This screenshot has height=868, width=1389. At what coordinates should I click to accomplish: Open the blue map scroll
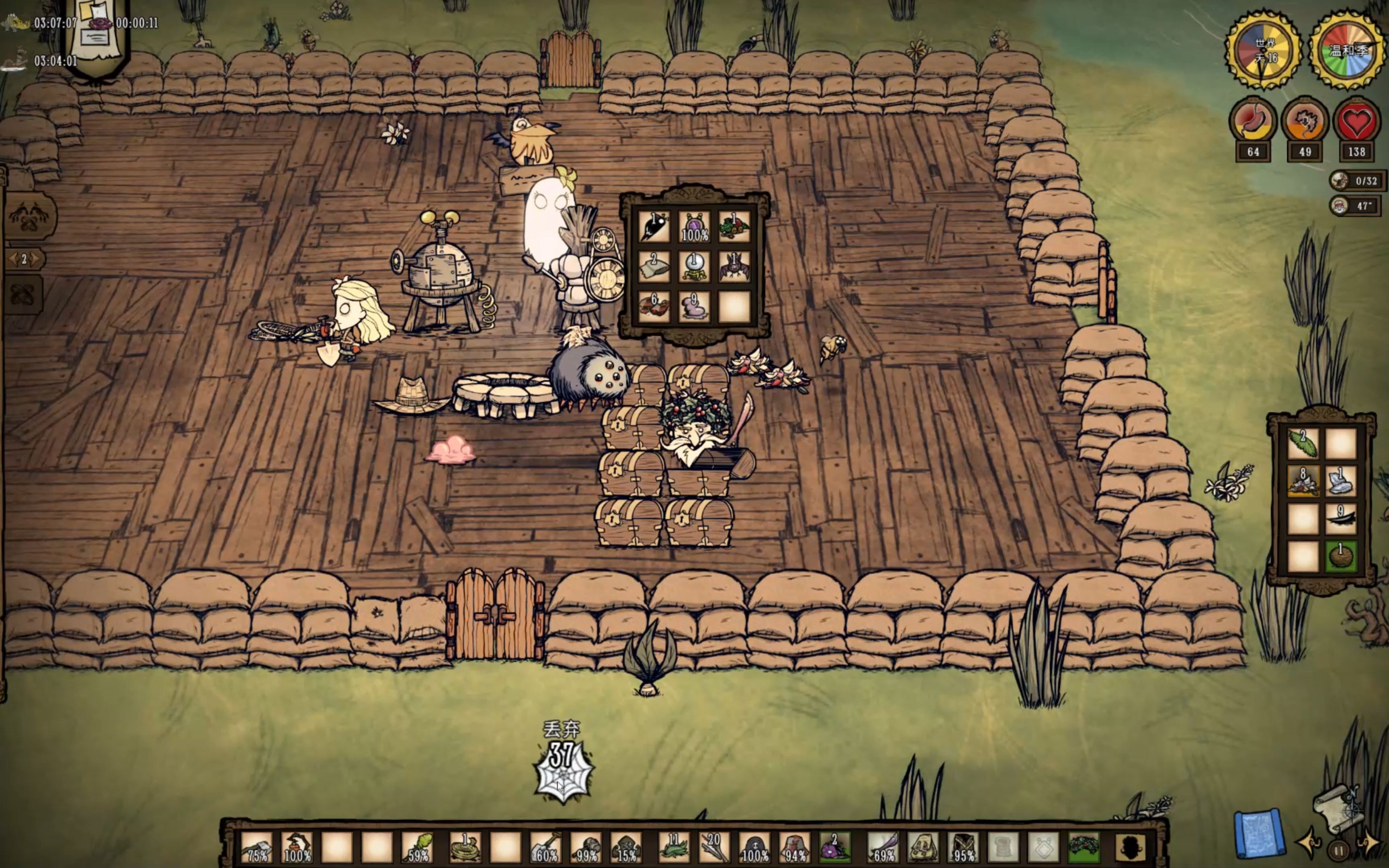pyautogui.click(x=1257, y=835)
